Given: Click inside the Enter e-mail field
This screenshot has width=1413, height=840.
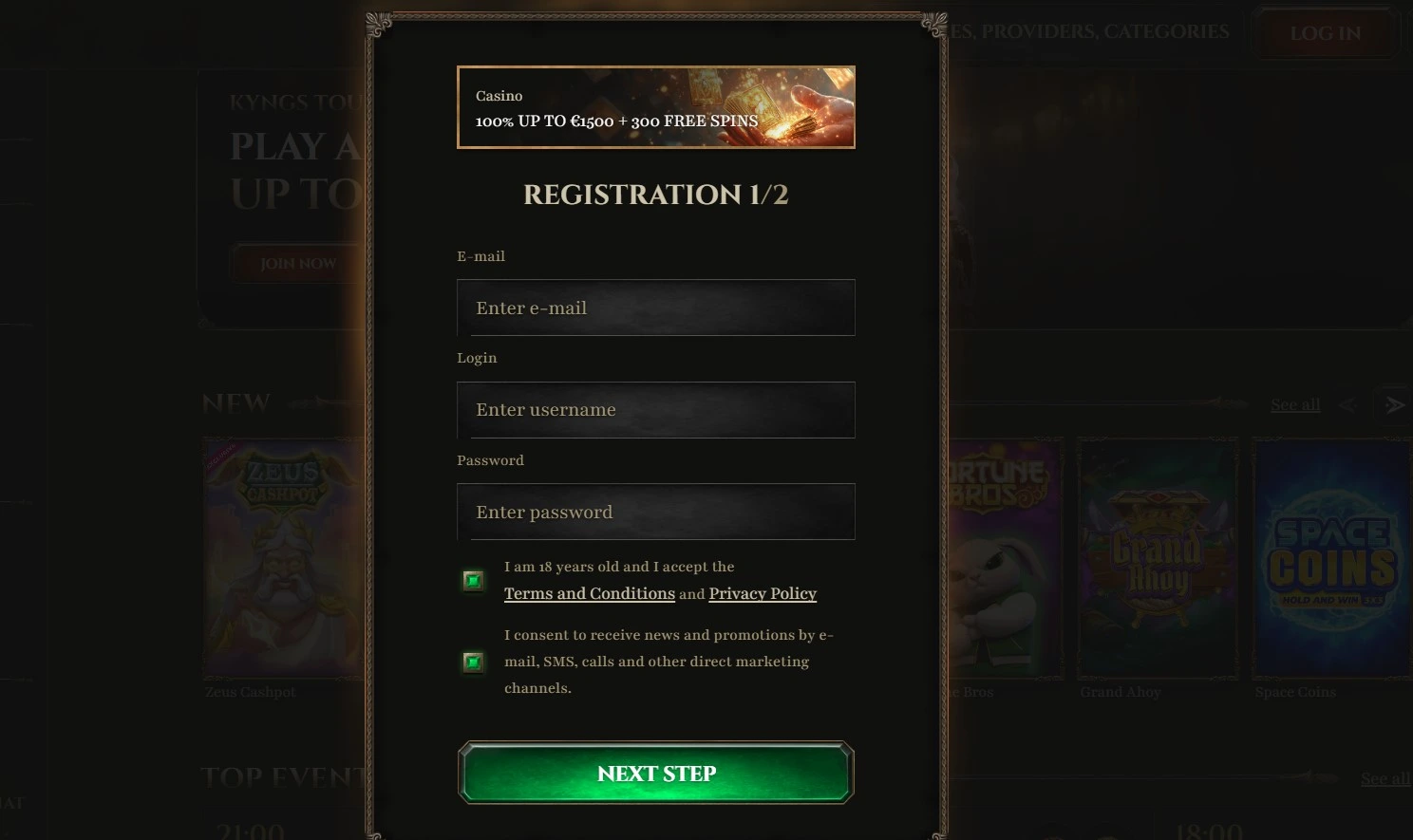Looking at the screenshot, I should tap(656, 308).
